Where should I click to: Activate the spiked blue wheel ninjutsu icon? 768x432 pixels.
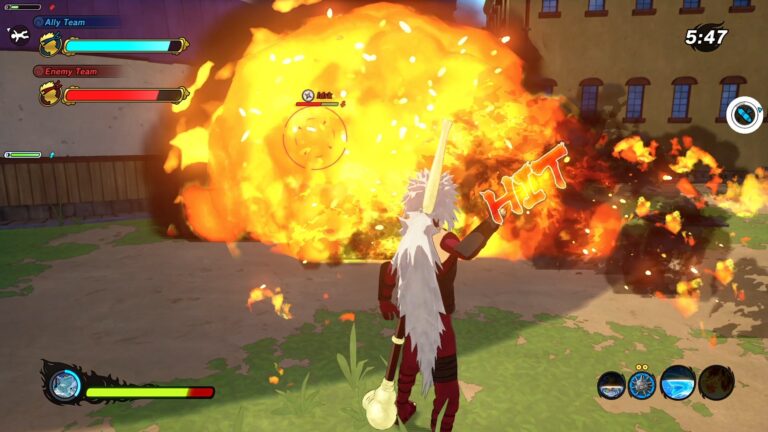tap(643, 384)
